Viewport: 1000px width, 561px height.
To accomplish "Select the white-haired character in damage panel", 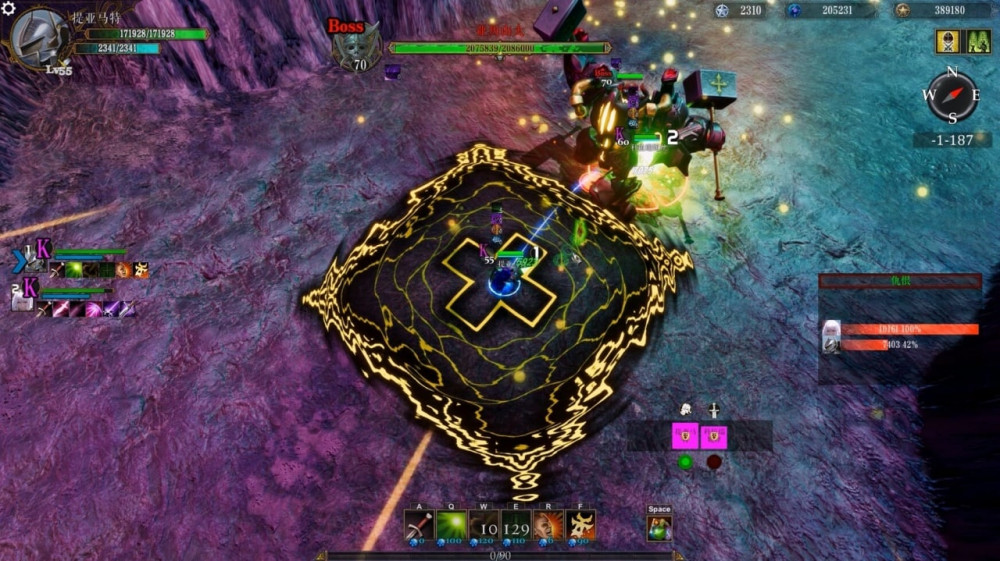I will pos(831,337).
